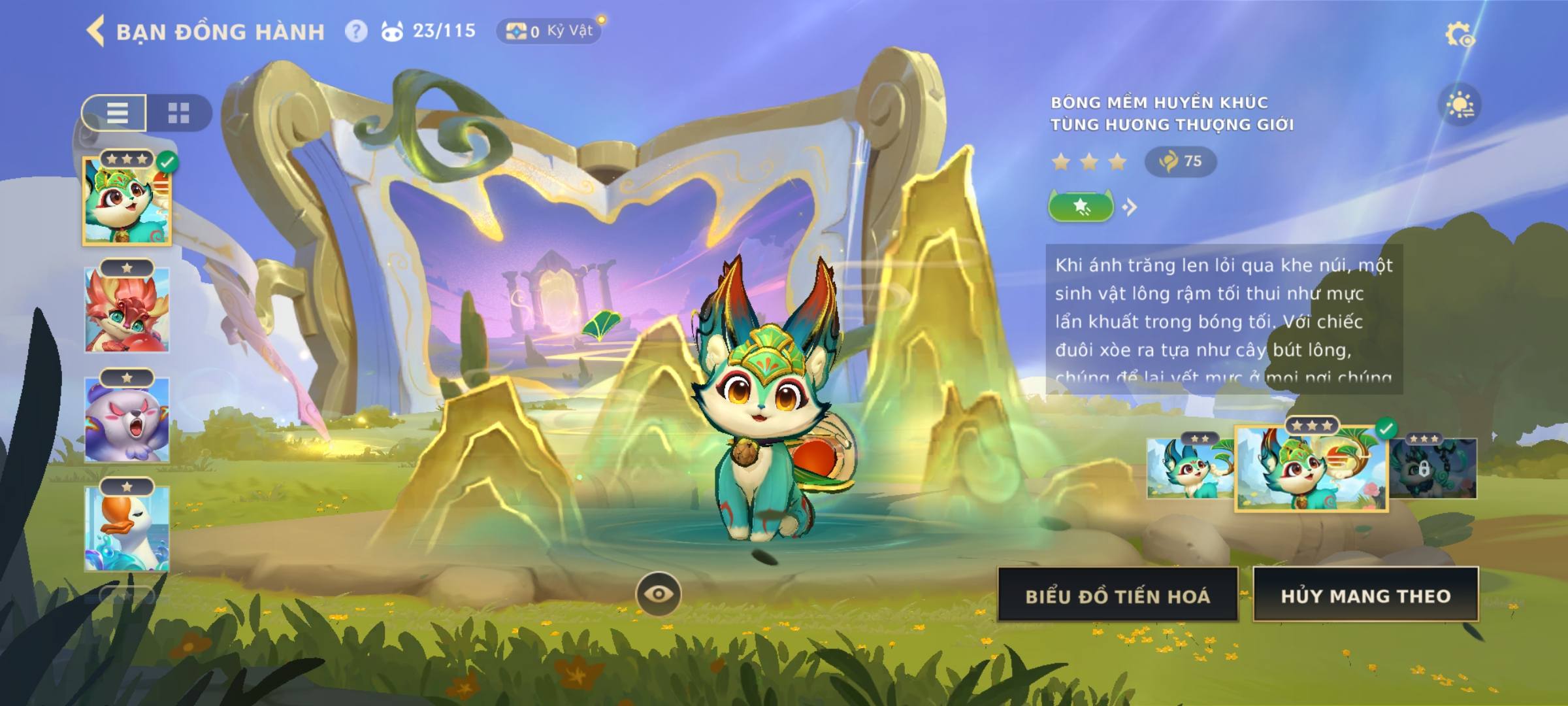Viewport: 1568px width, 706px height.
Task: Go back from Bạn Đồng Hành screen
Action: [x=96, y=31]
